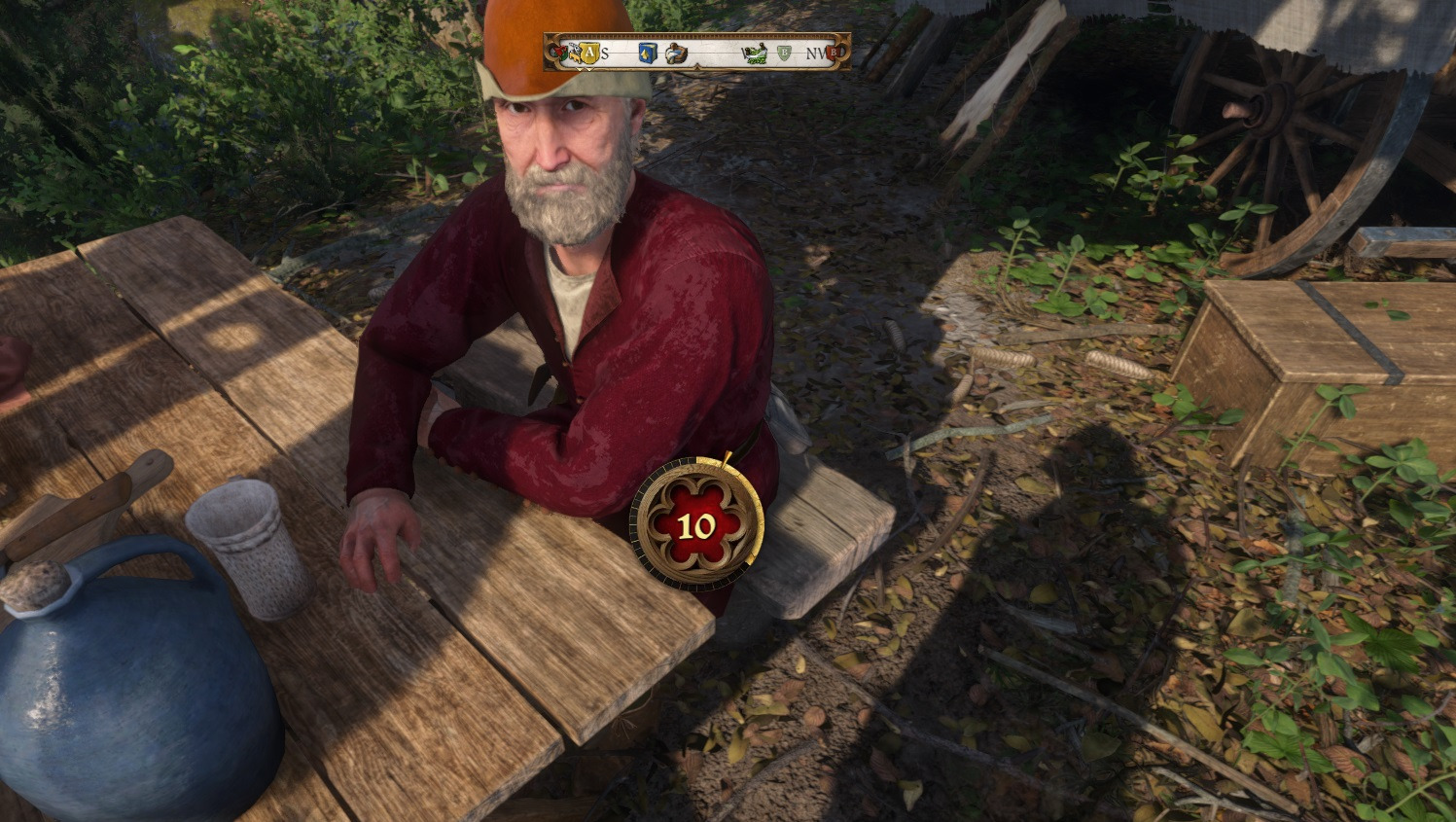Select the green shield 'B' marker
This screenshot has height=822, width=1456.
click(x=784, y=53)
